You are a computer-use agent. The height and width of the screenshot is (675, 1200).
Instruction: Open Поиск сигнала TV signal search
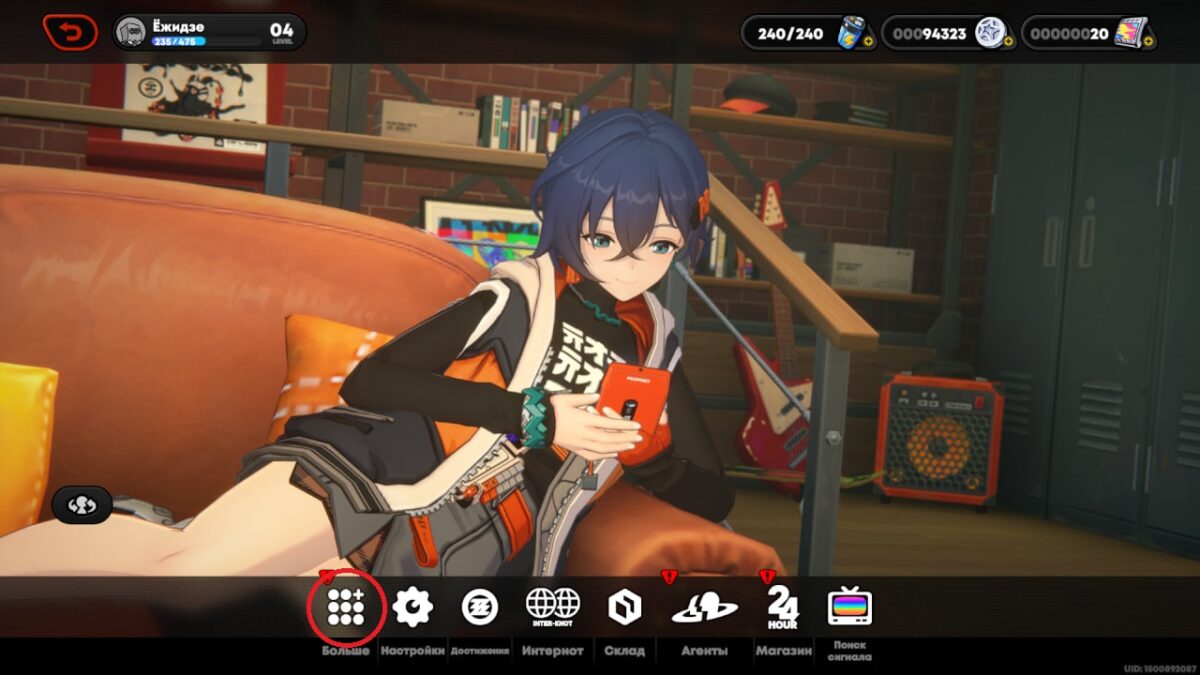[x=850, y=607]
